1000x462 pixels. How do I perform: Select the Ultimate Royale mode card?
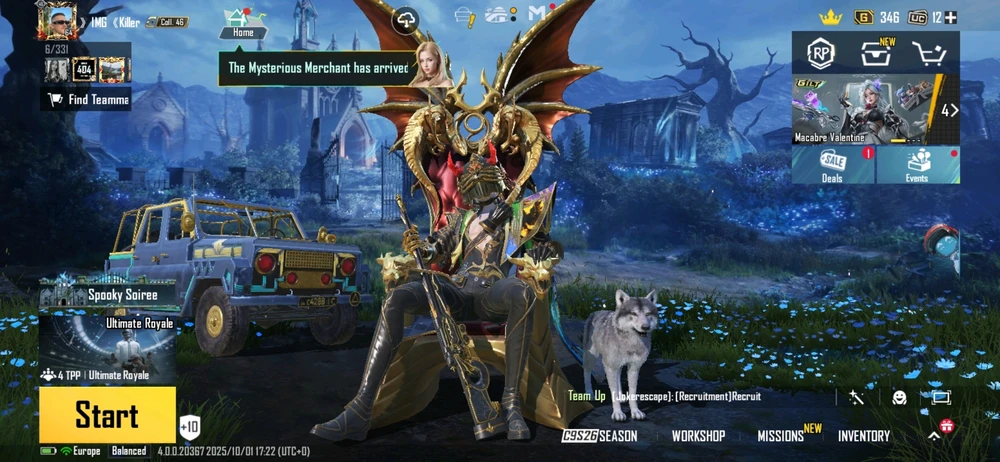(x=107, y=350)
